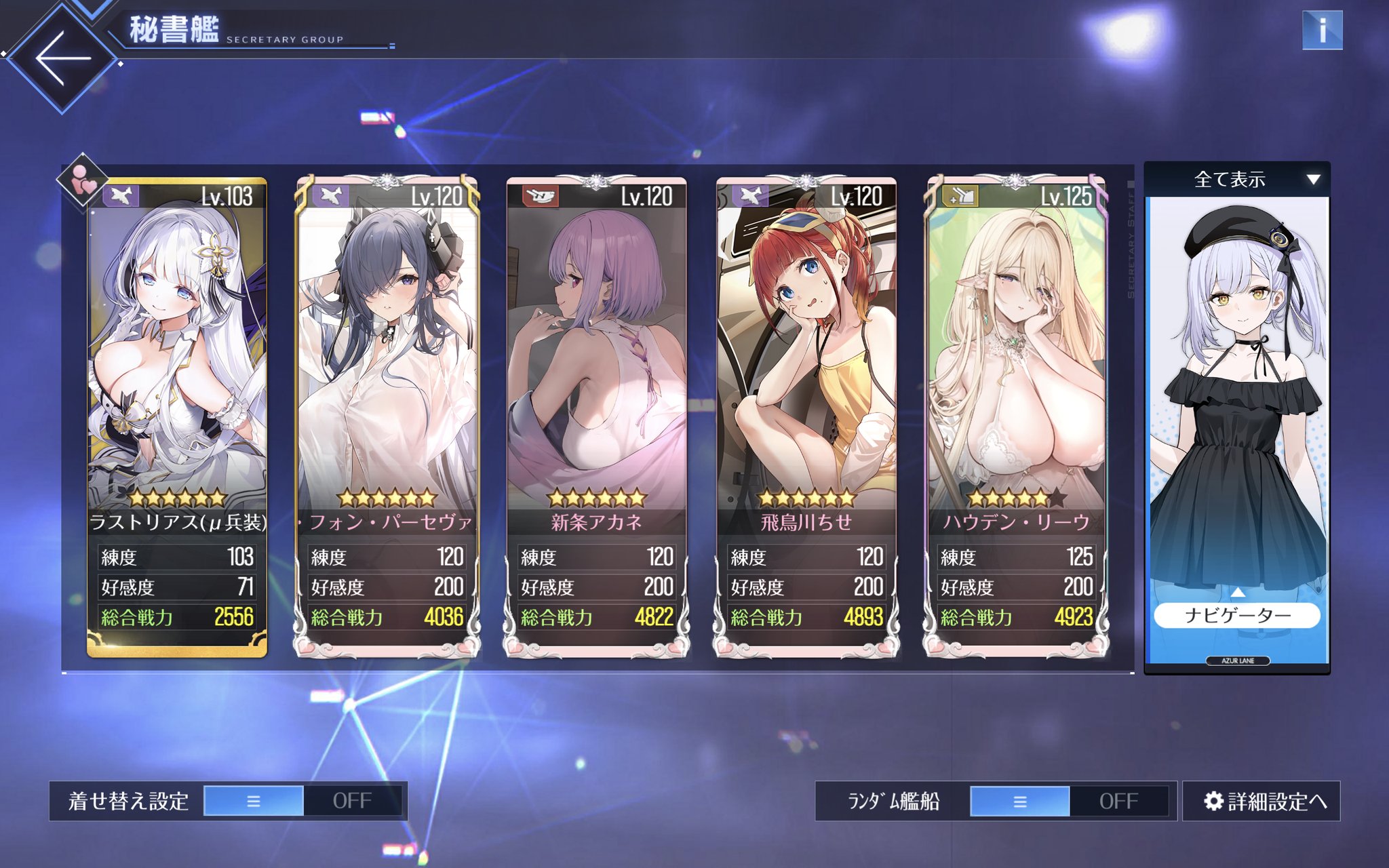Toggle the ランダム艦船 switch

(x=1069, y=801)
